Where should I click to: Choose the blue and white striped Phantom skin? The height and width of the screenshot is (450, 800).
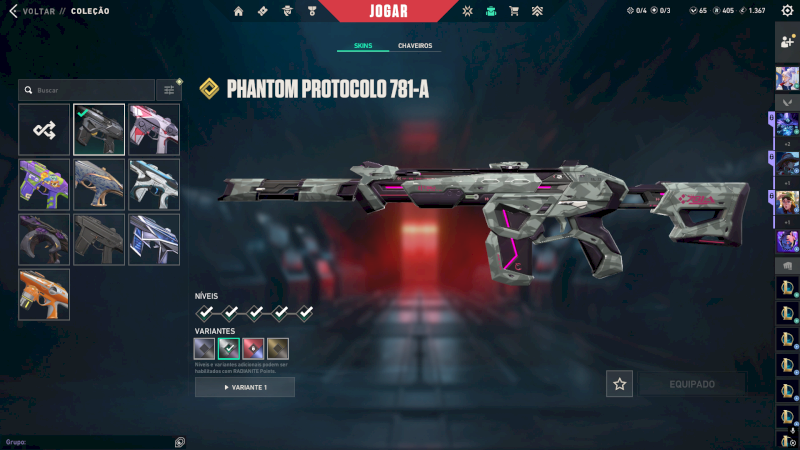(154, 239)
